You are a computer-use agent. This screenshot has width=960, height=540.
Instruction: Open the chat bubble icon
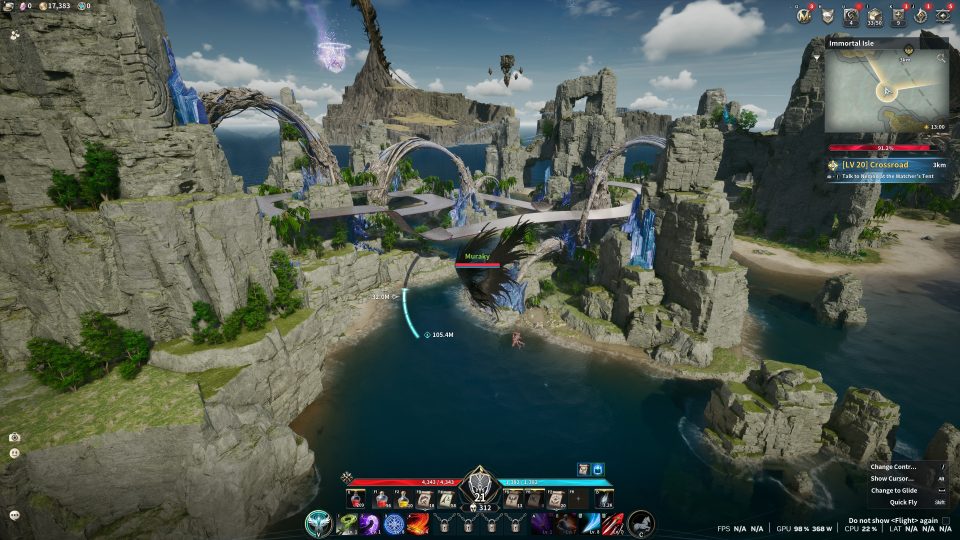14,515
